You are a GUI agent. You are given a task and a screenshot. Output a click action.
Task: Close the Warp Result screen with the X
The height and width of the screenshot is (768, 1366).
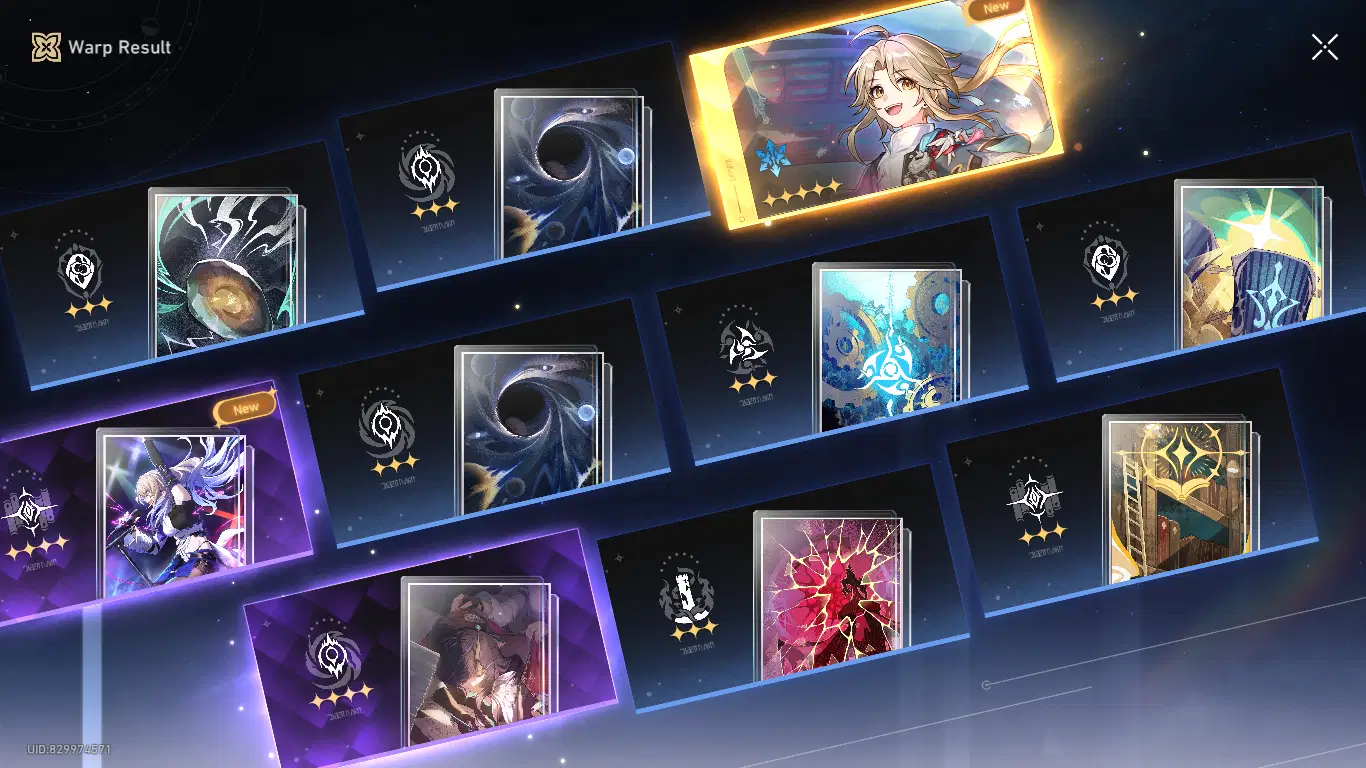pyautogui.click(x=1324, y=45)
